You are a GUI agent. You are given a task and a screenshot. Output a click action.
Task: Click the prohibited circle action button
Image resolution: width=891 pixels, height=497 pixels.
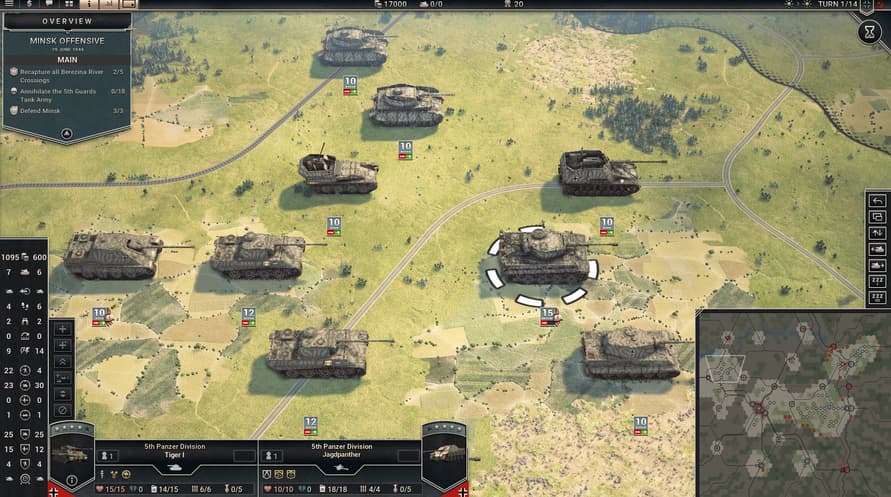63,410
